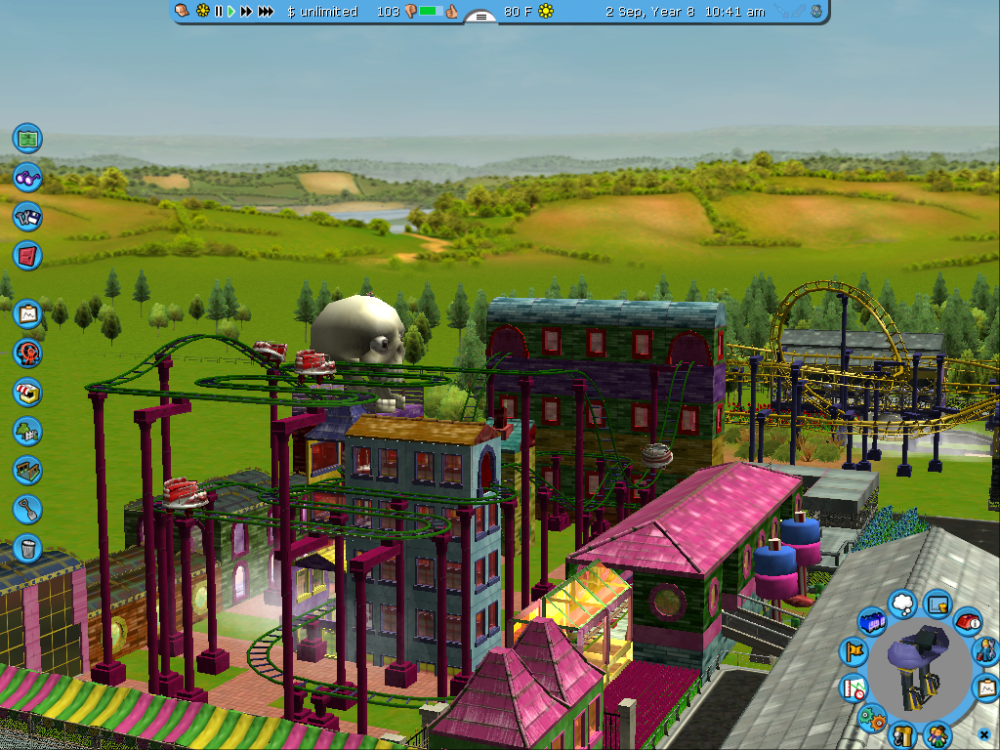
Task: Open the ride's thought bubble guest opinions
Action: click(902, 603)
